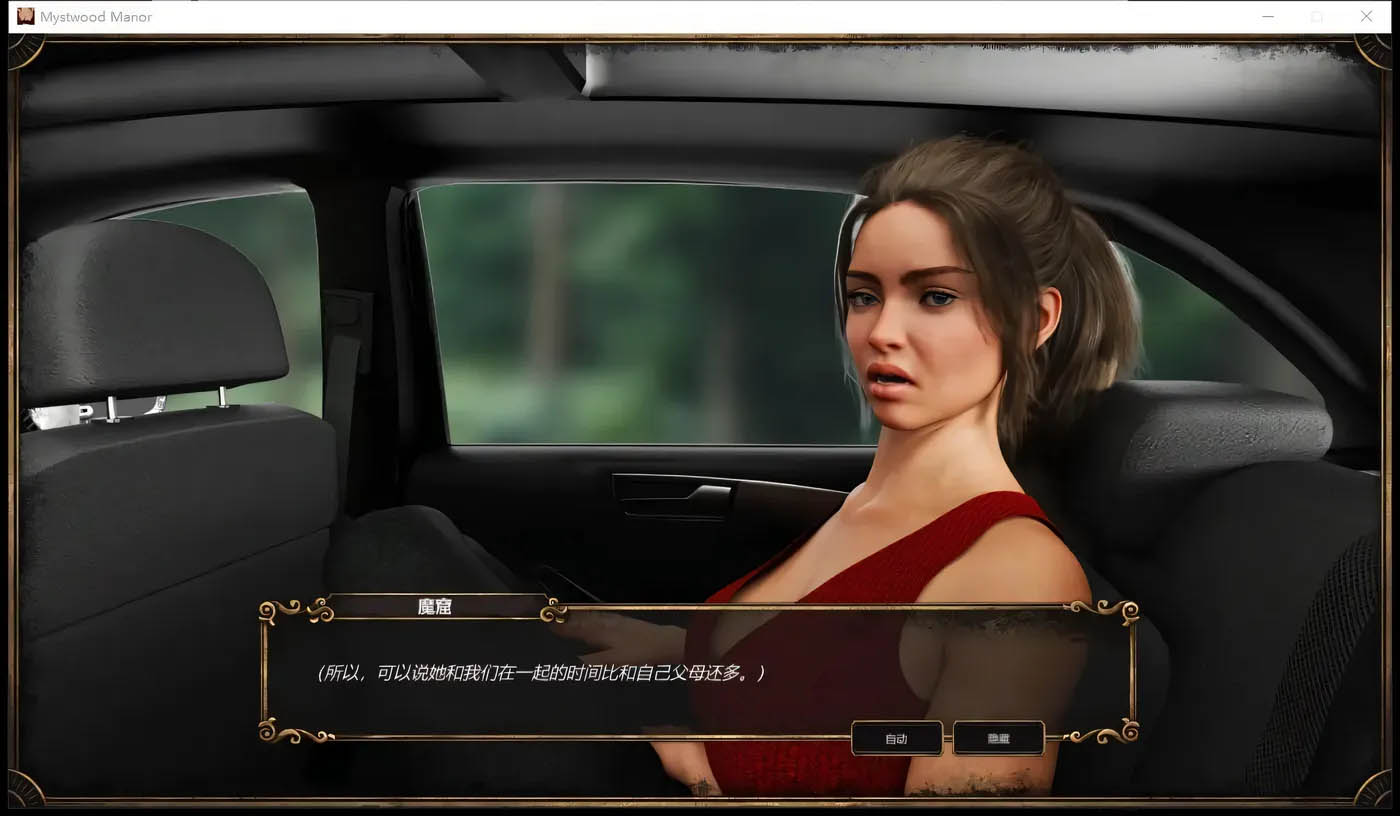
Task: Click the Mystwood Manor app icon in title bar
Action: click(24, 16)
